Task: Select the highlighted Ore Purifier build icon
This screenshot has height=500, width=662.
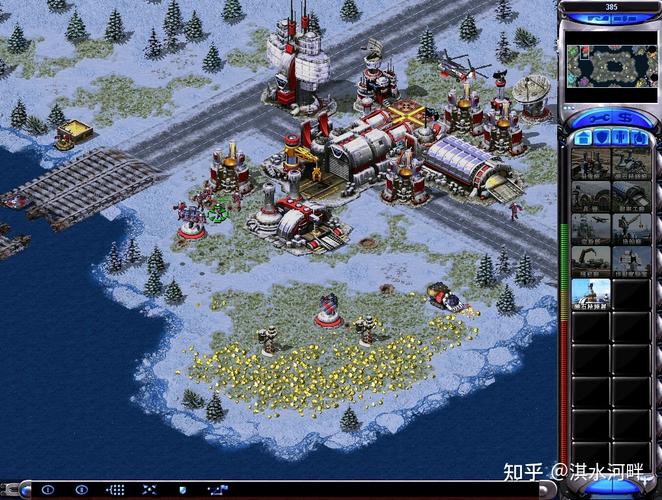Action: 590,292
